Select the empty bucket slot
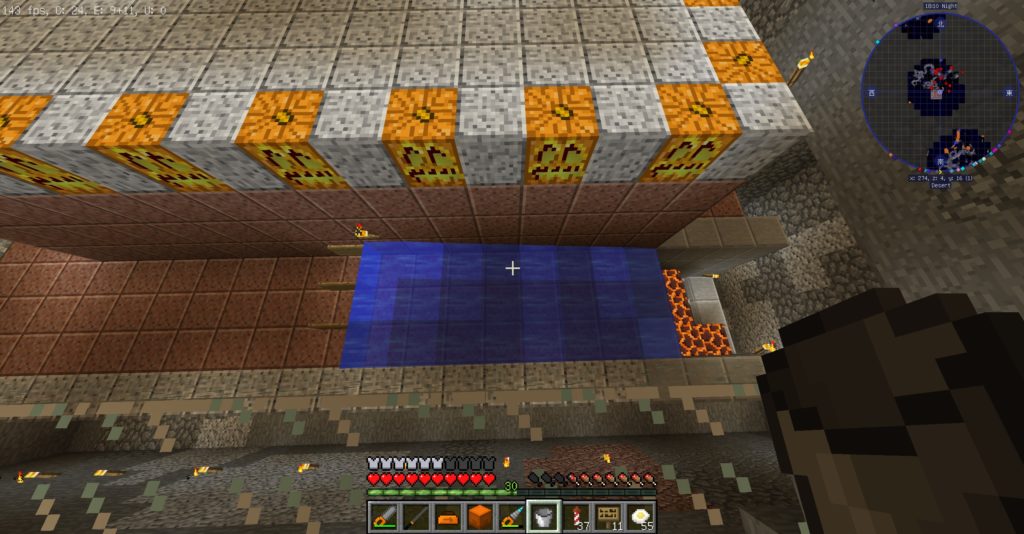The width and height of the screenshot is (1024, 534). pos(543,516)
